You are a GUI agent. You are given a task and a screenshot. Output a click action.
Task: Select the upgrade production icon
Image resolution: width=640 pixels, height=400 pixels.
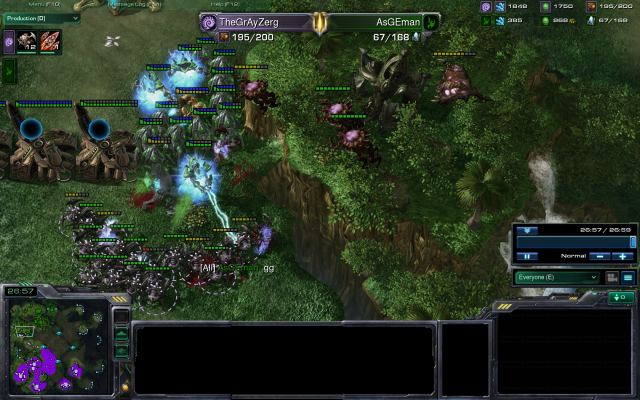(x=49, y=42)
